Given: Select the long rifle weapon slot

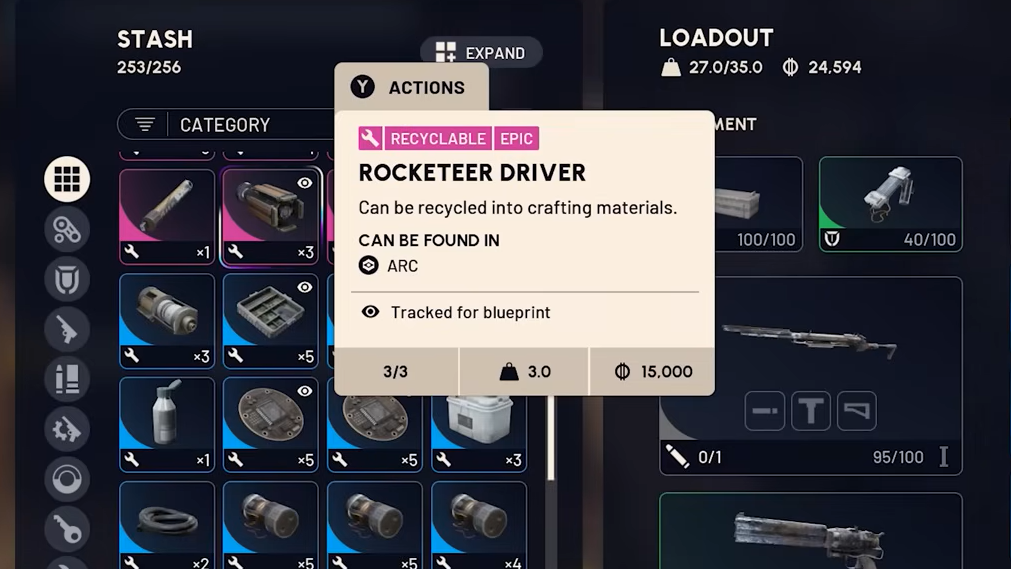Looking at the screenshot, I should 810,340.
